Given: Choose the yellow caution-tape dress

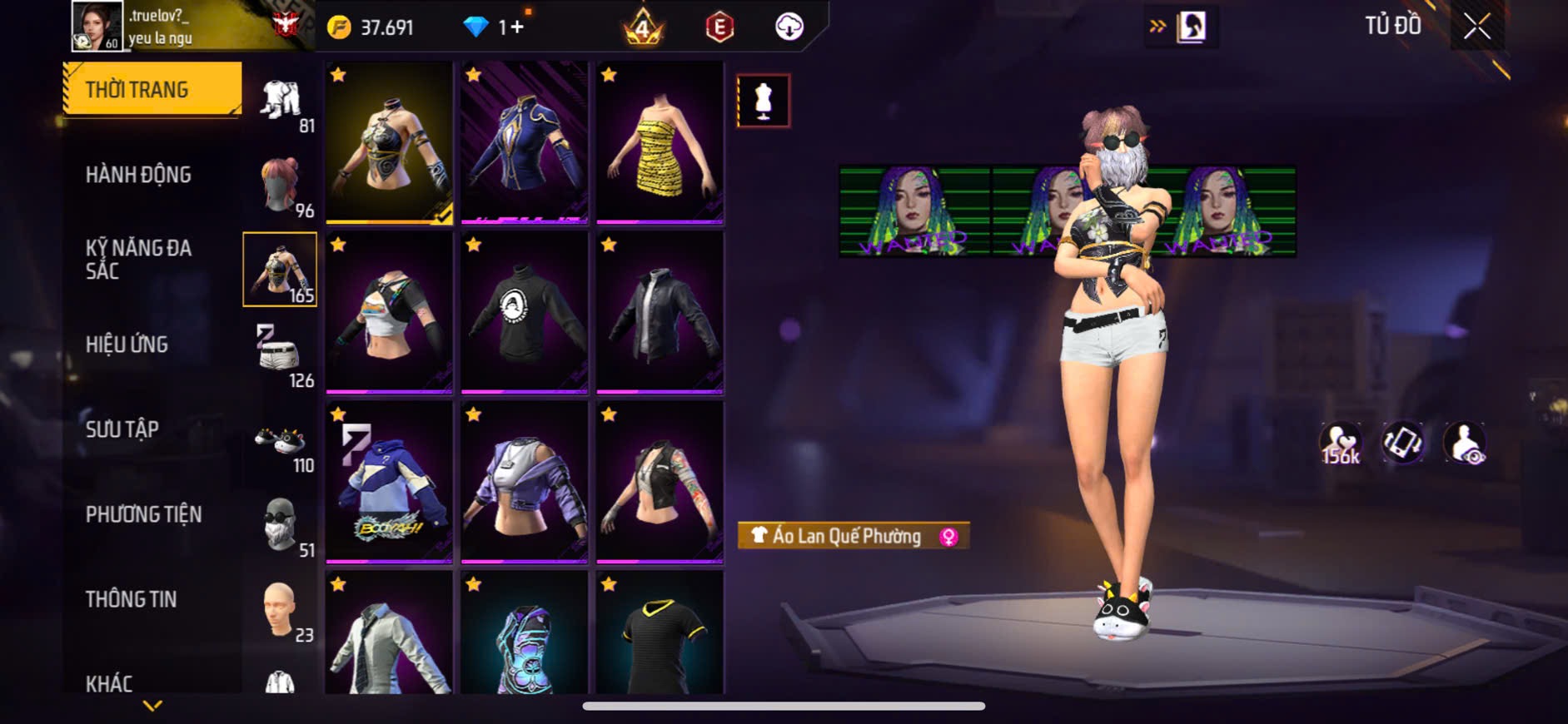Looking at the screenshot, I should [x=660, y=142].
